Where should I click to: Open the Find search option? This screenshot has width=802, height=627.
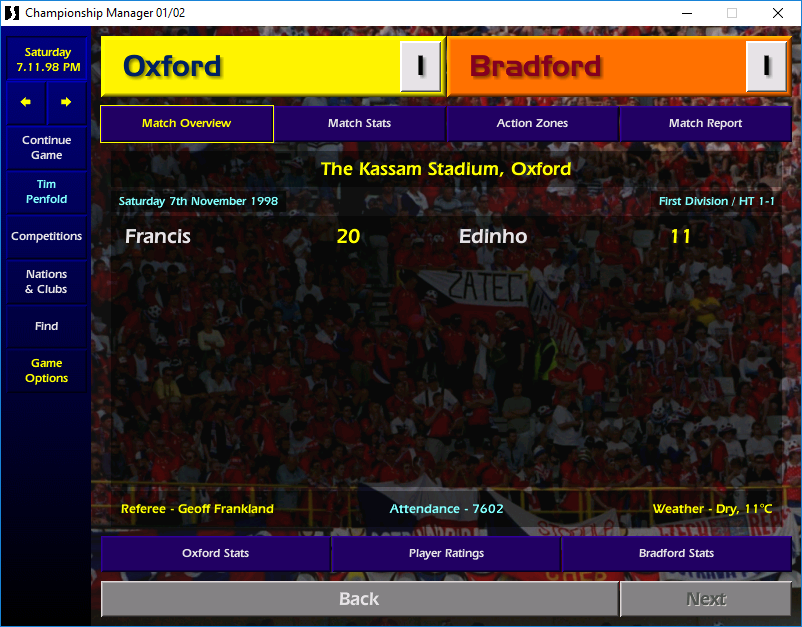pos(46,326)
